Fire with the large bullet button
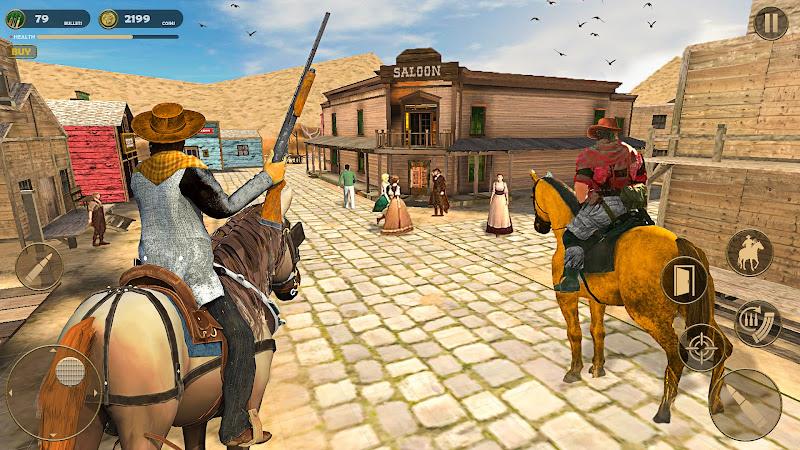 [x=745, y=404]
